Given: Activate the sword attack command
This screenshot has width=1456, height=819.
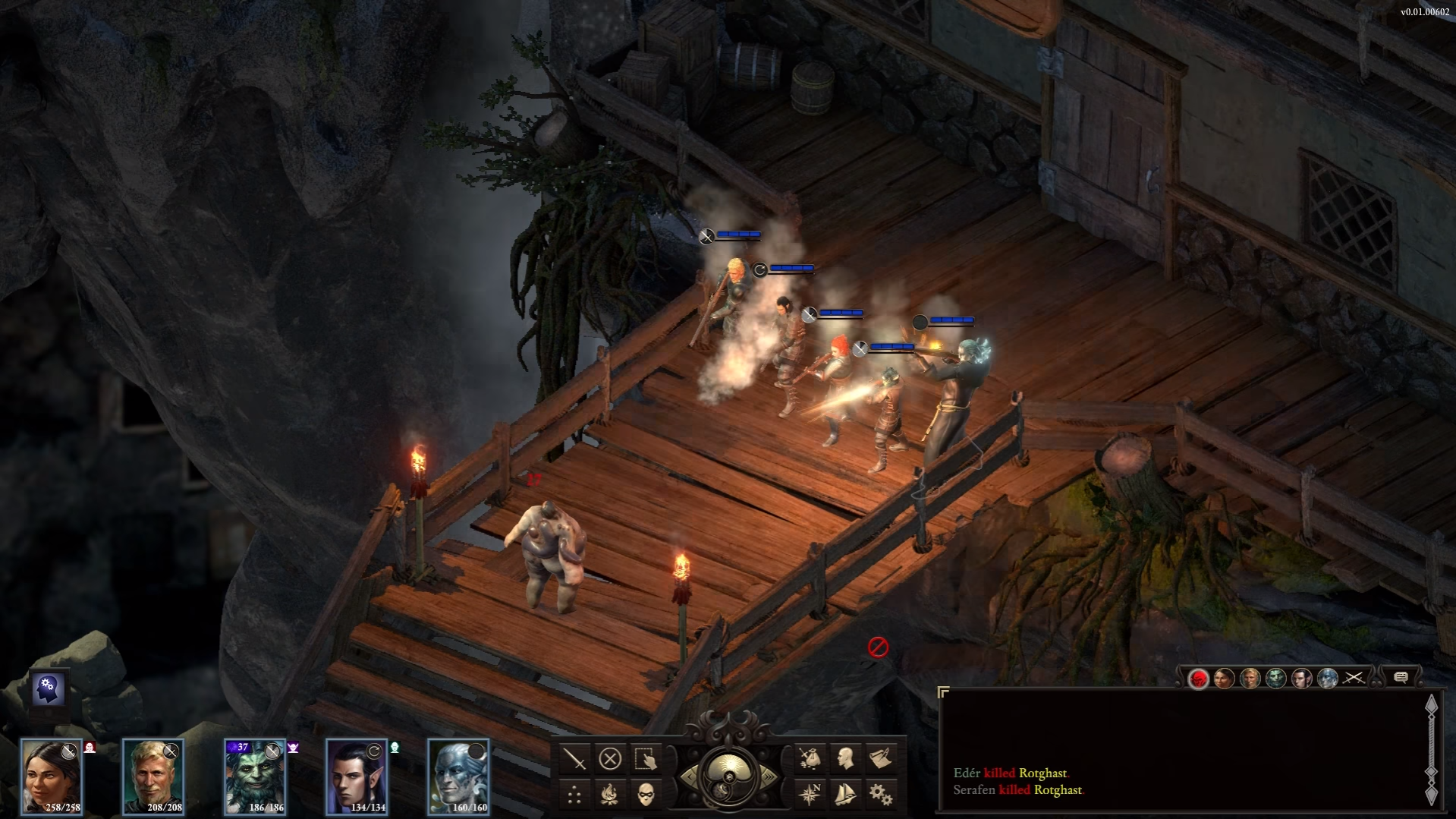Looking at the screenshot, I should tap(575, 758).
